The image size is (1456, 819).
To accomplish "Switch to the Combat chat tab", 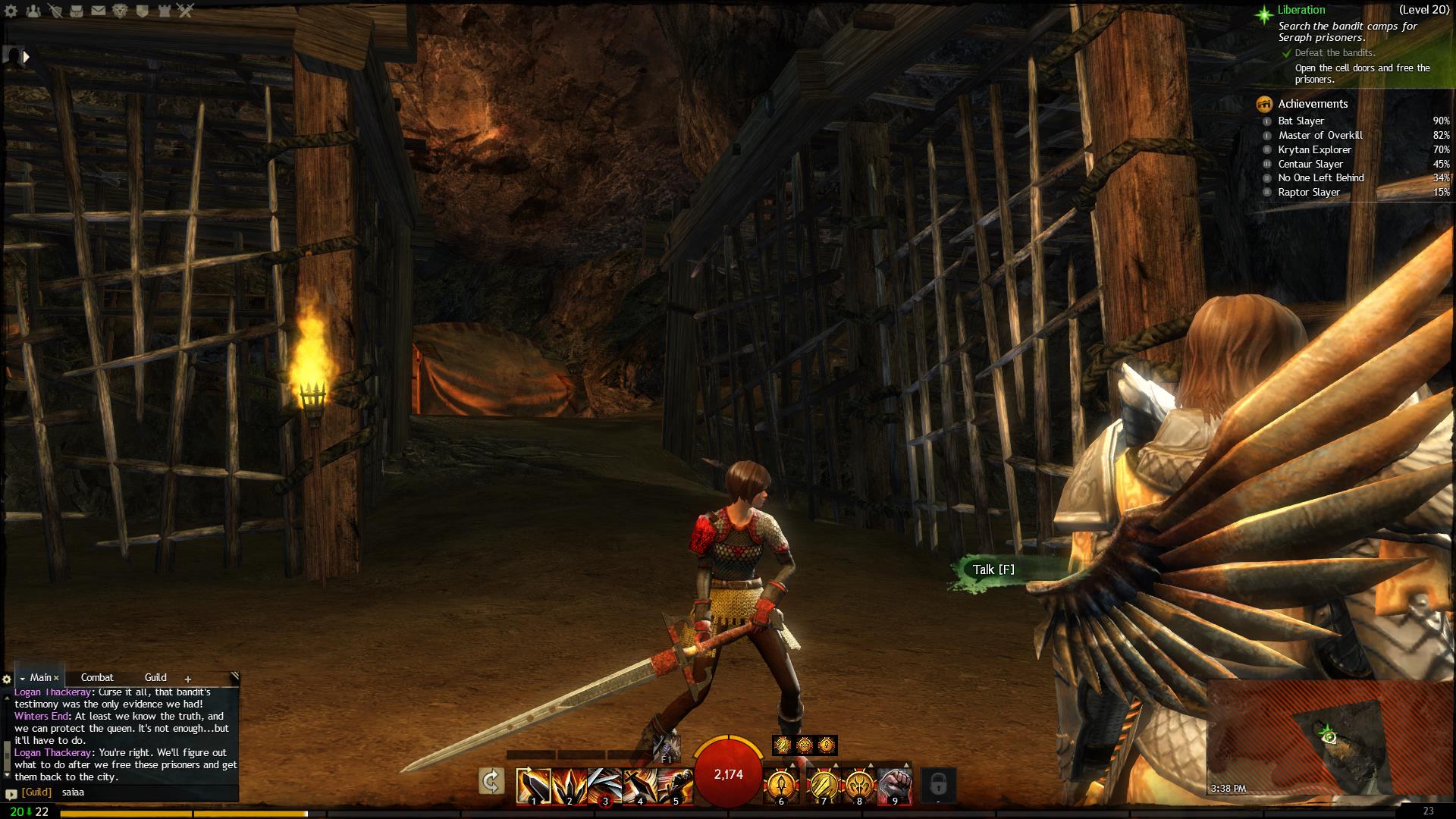I will point(97,677).
